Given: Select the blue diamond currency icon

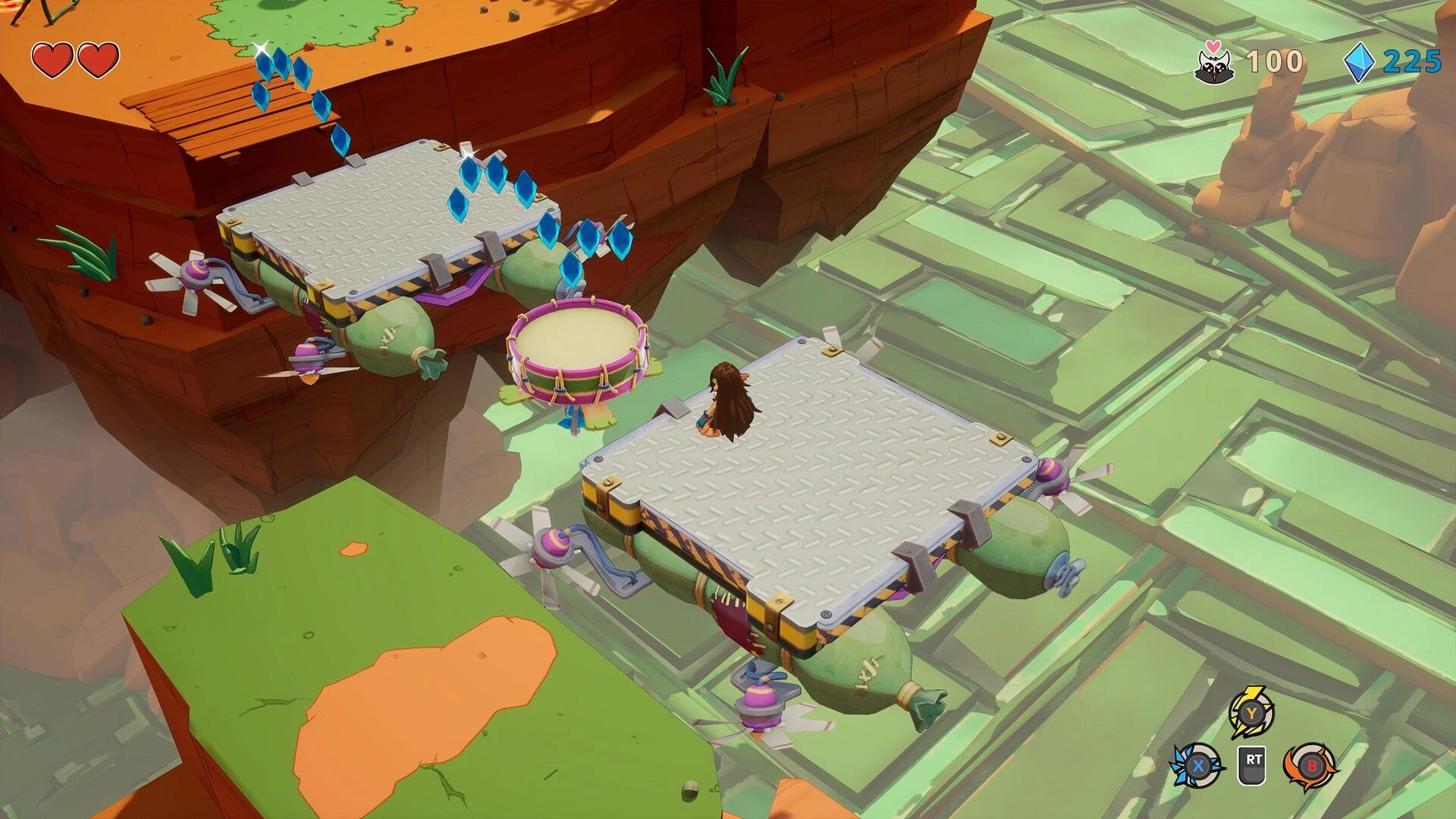Looking at the screenshot, I should click(1360, 64).
